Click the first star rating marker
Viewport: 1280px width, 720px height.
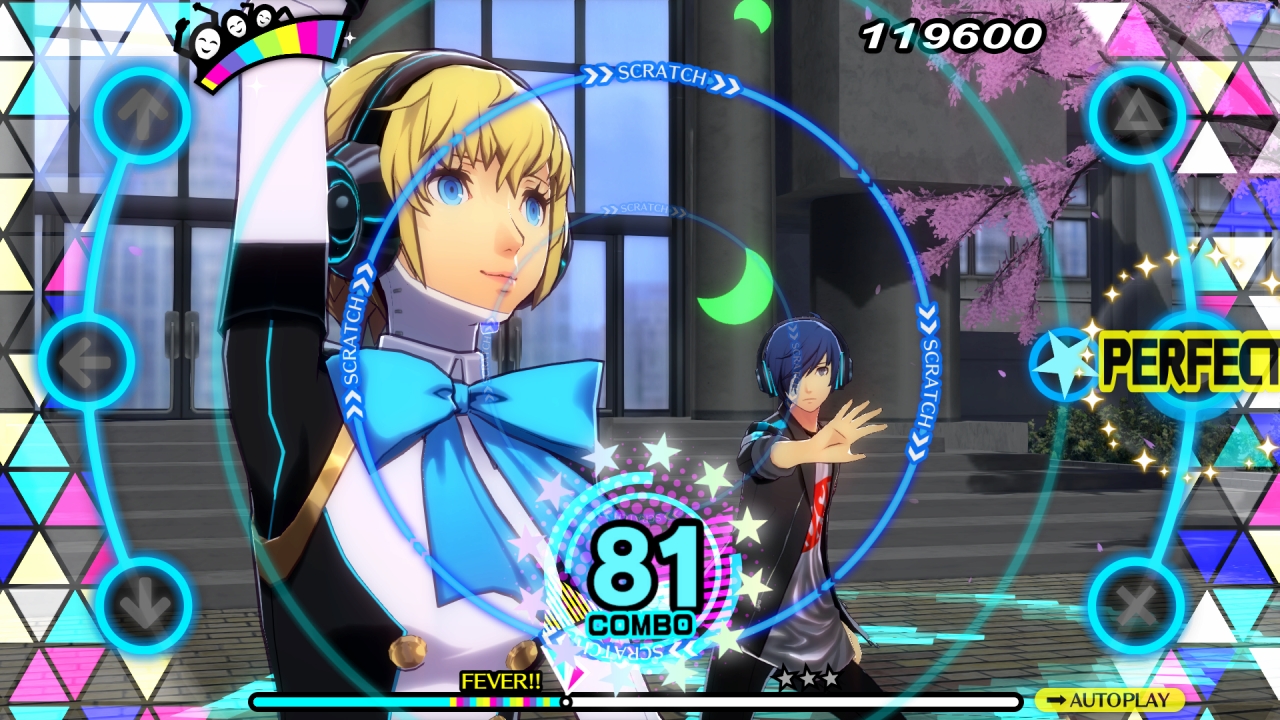coord(785,676)
